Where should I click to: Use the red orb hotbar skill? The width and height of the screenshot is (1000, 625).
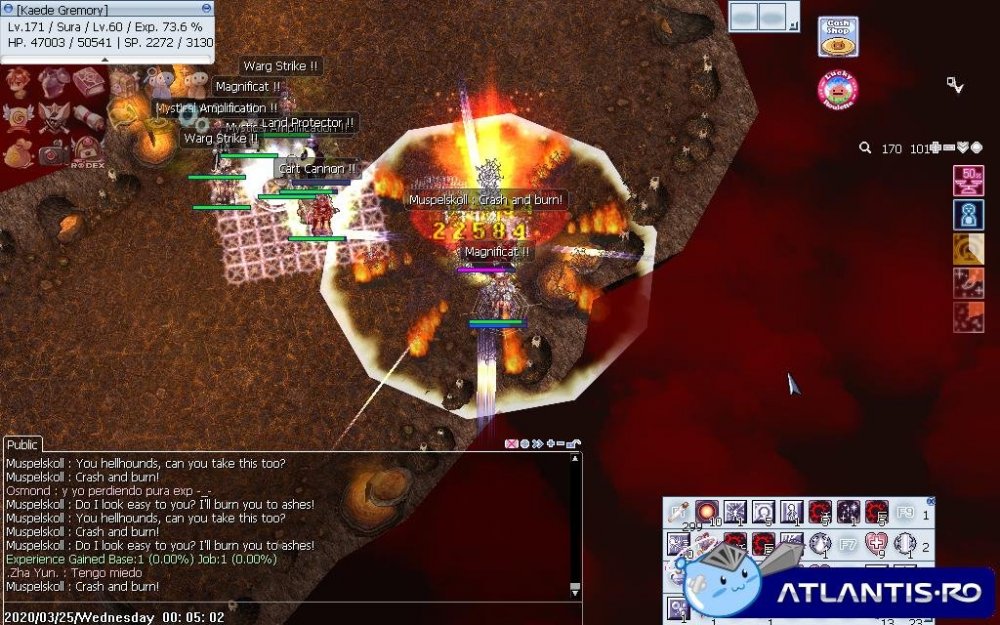coord(706,512)
